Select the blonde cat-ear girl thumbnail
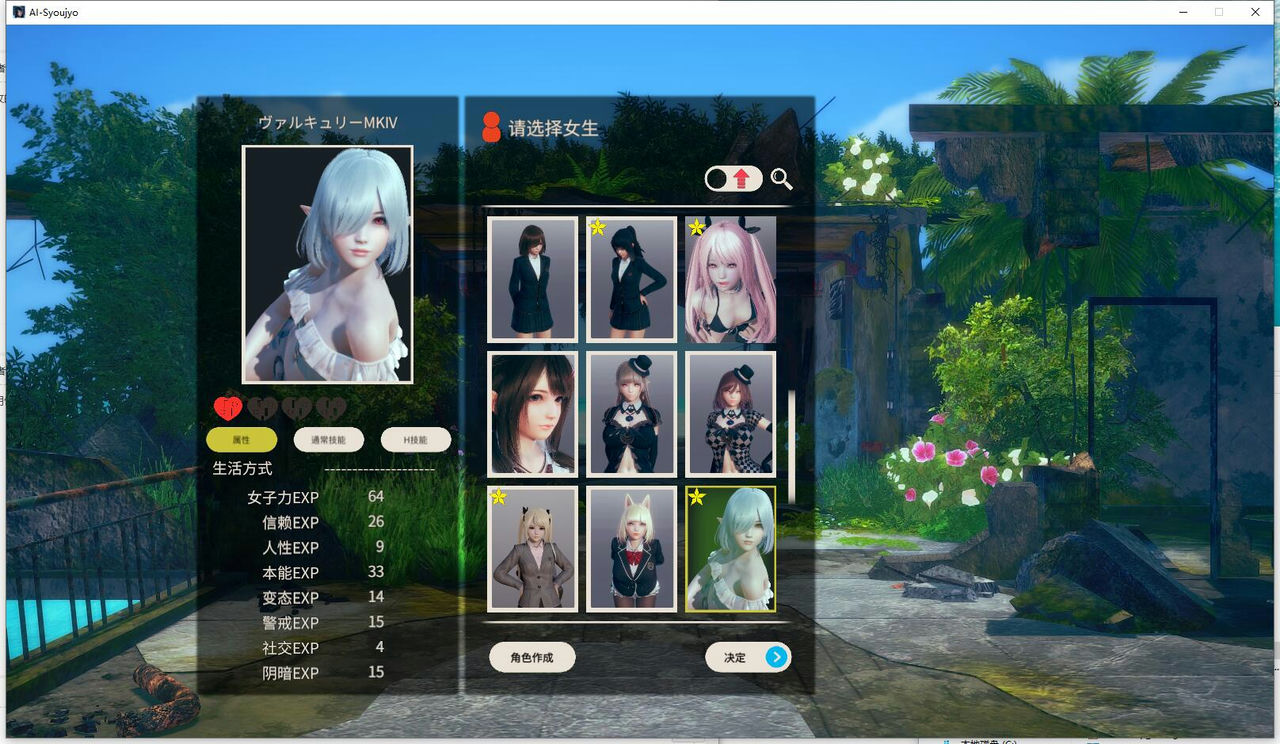This screenshot has height=744, width=1280. pyautogui.click(x=632, y=550)
